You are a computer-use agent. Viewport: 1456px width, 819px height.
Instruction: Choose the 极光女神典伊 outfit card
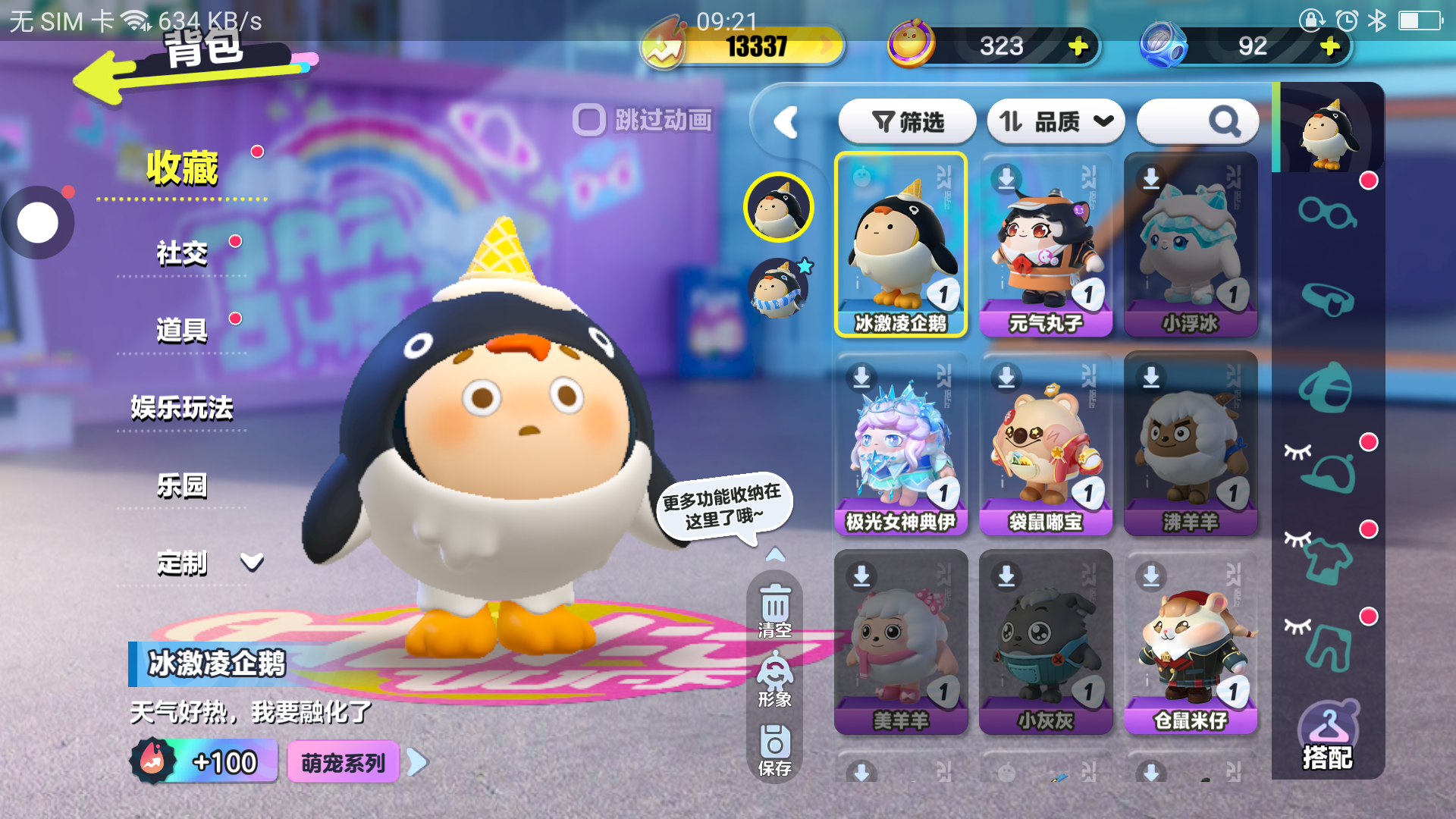pyautogui.click(x=901, y=444)
